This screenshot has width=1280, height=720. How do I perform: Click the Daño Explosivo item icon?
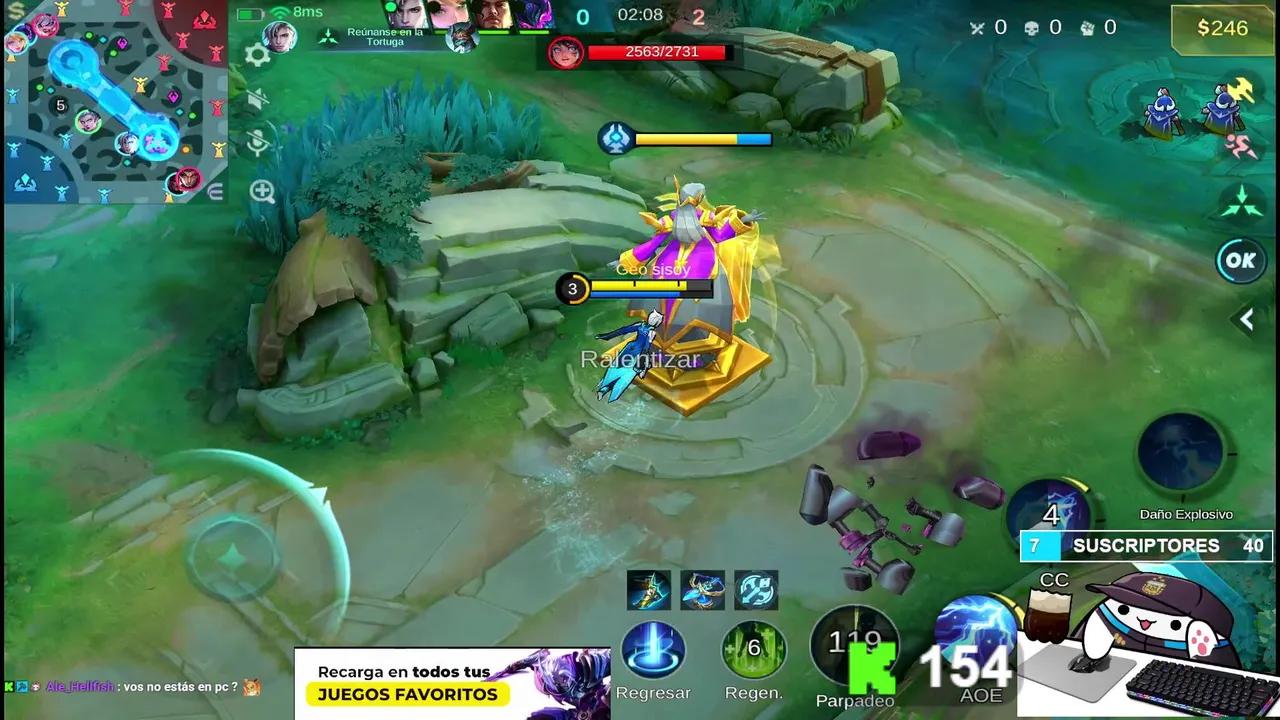click(1180, 450)
